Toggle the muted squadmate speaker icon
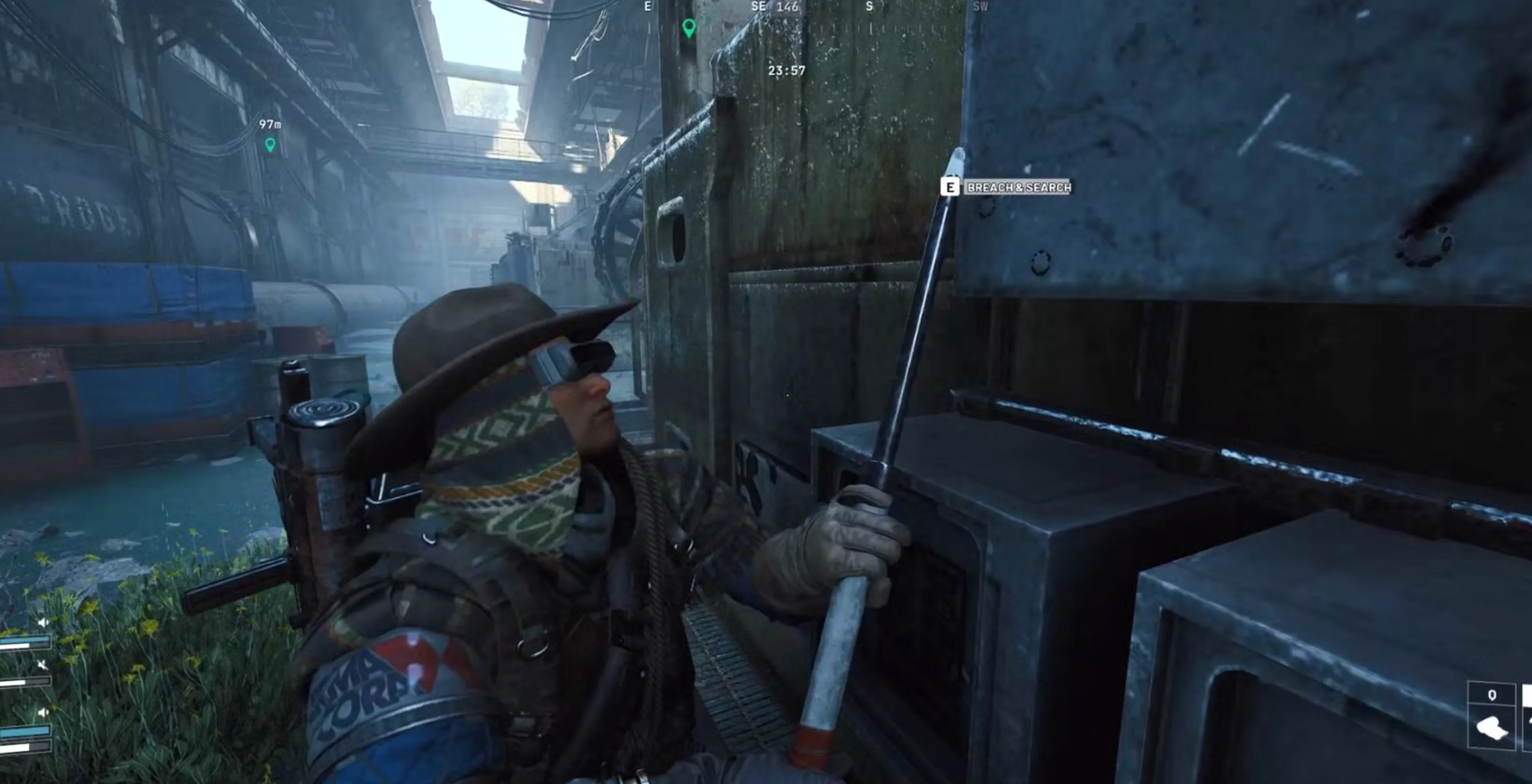Screen dimensions: 1532x784 42,664
